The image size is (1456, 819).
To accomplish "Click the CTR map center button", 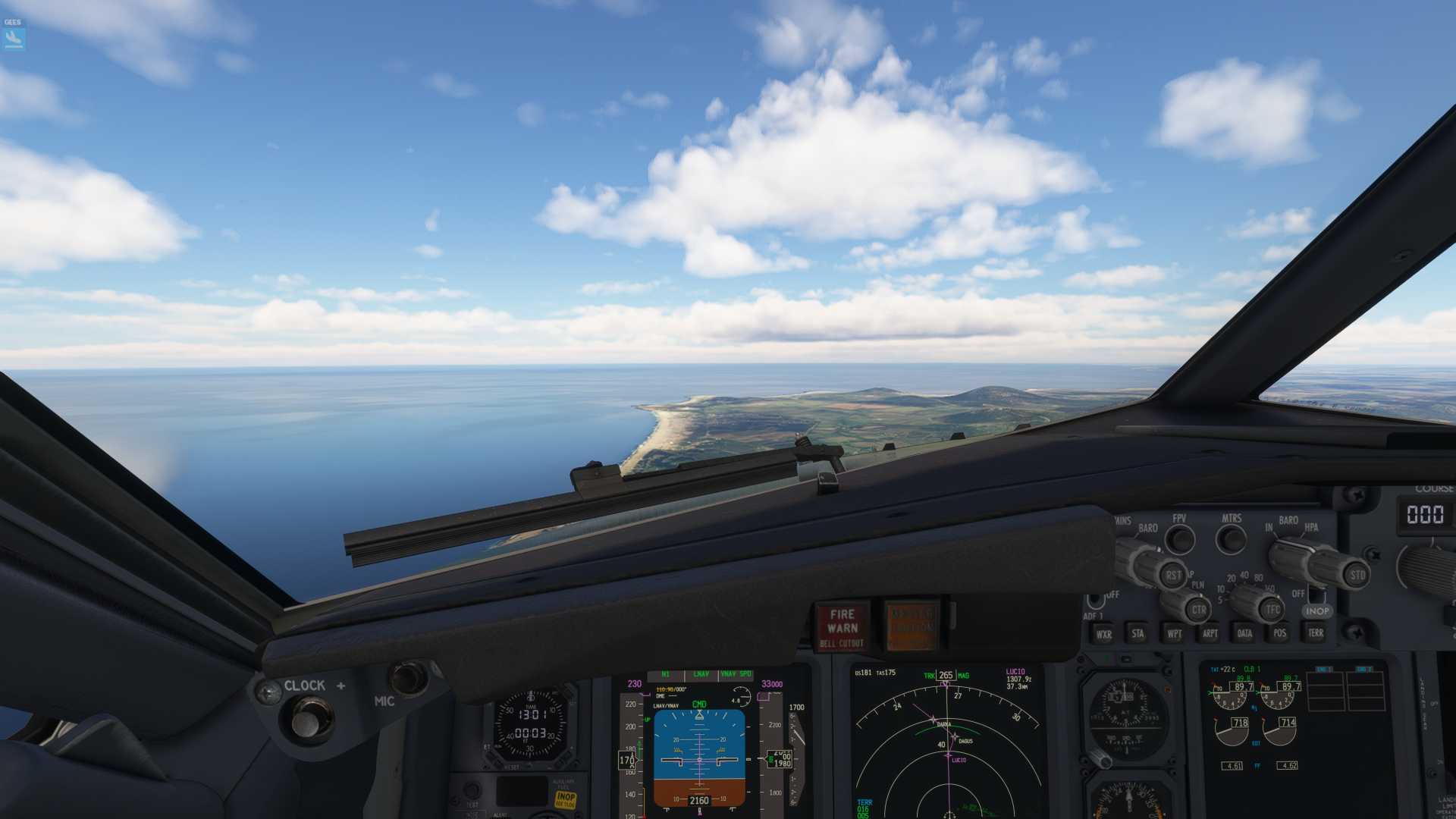I will 1198,609.
